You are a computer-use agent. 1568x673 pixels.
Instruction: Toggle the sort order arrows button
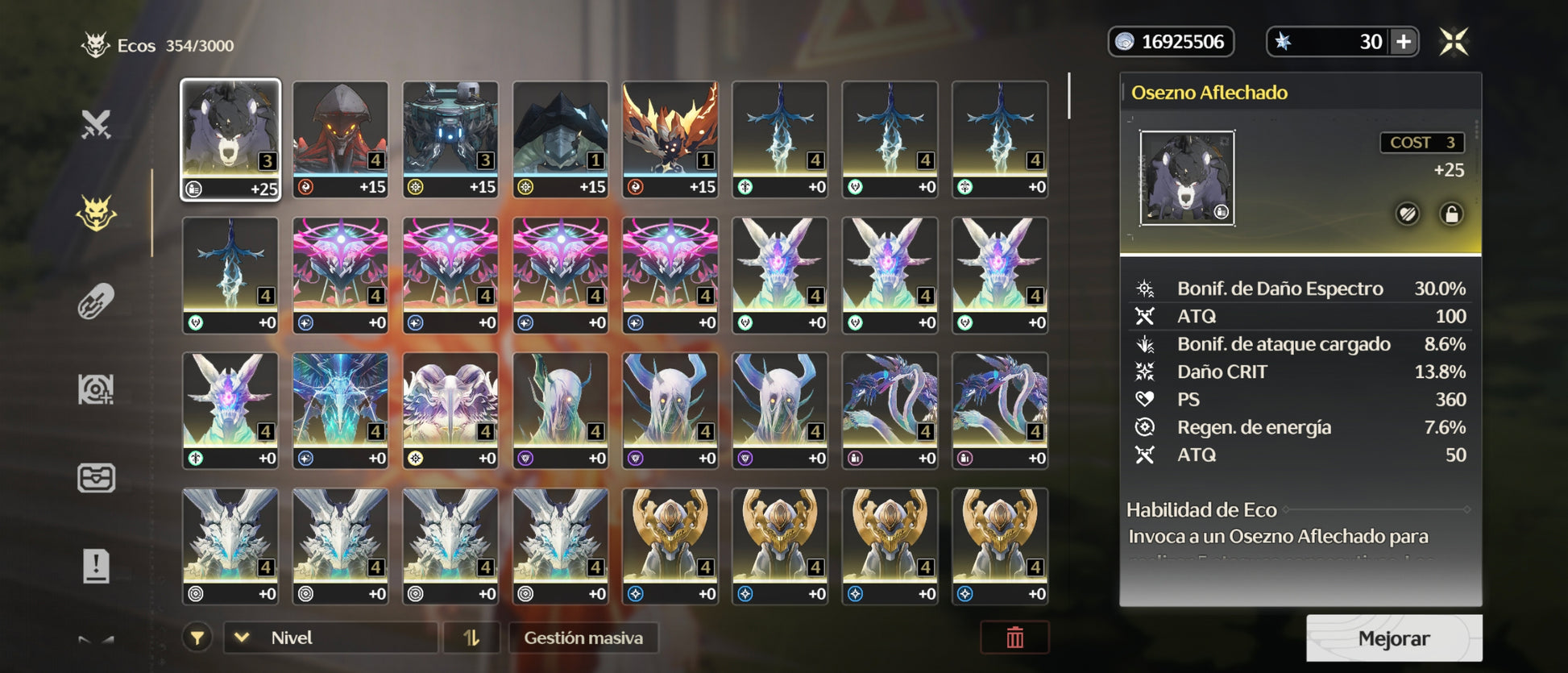tap(471, 638)
